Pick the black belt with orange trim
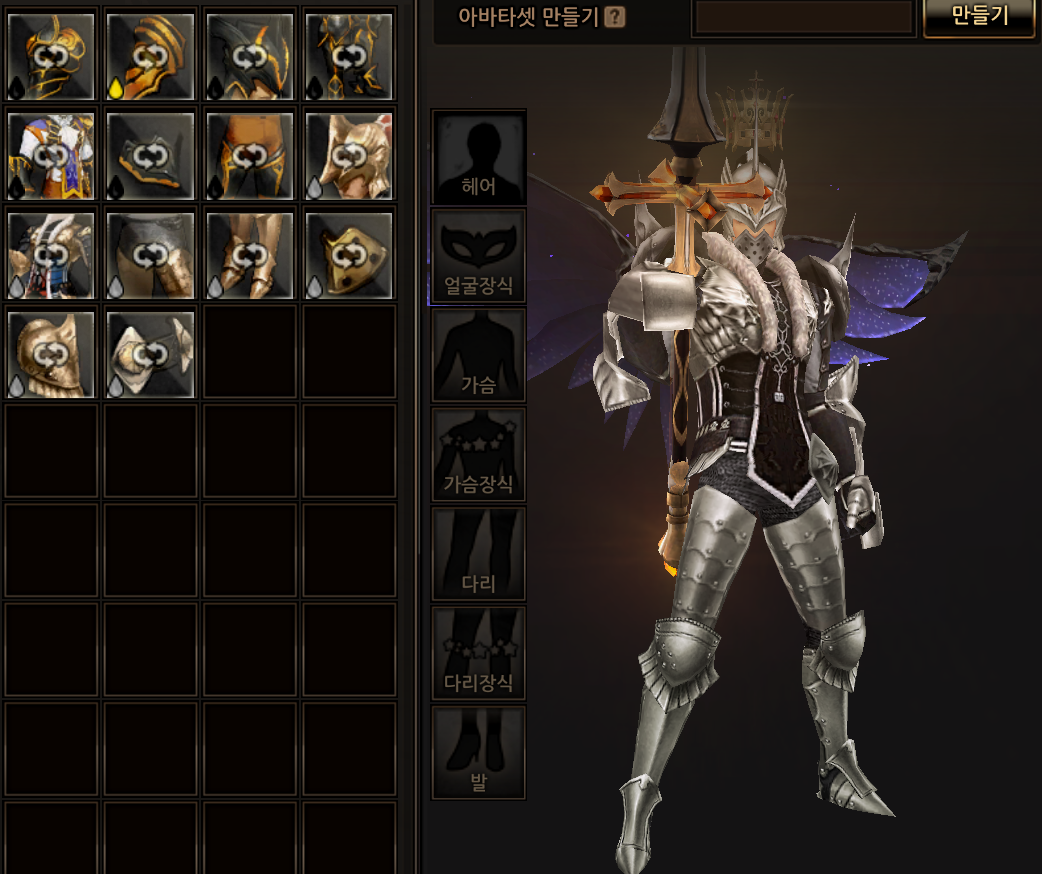 pos(150,155)
